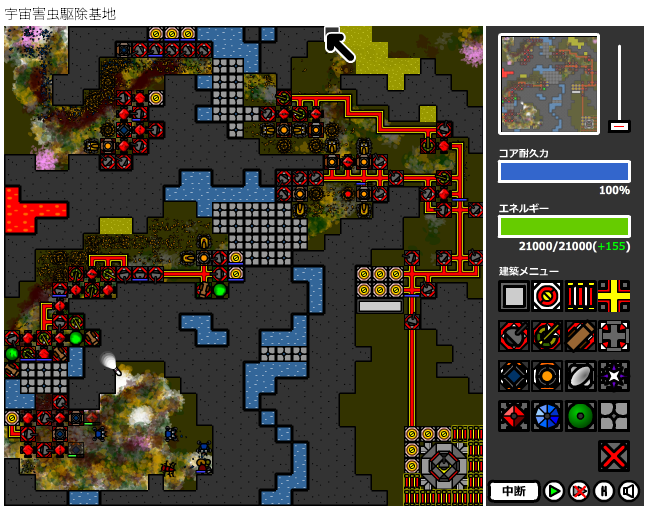Select the green orb building icon
The image size is (651, 510).
coord(580,416)
